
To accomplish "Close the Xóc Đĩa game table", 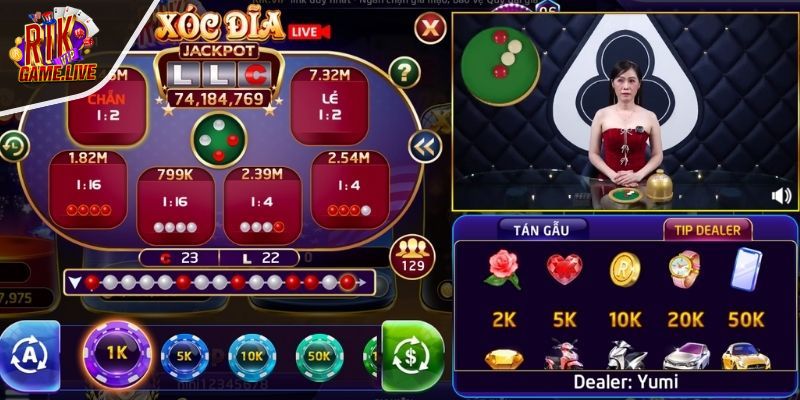I will pyautogui.click(x=429, y=28).
